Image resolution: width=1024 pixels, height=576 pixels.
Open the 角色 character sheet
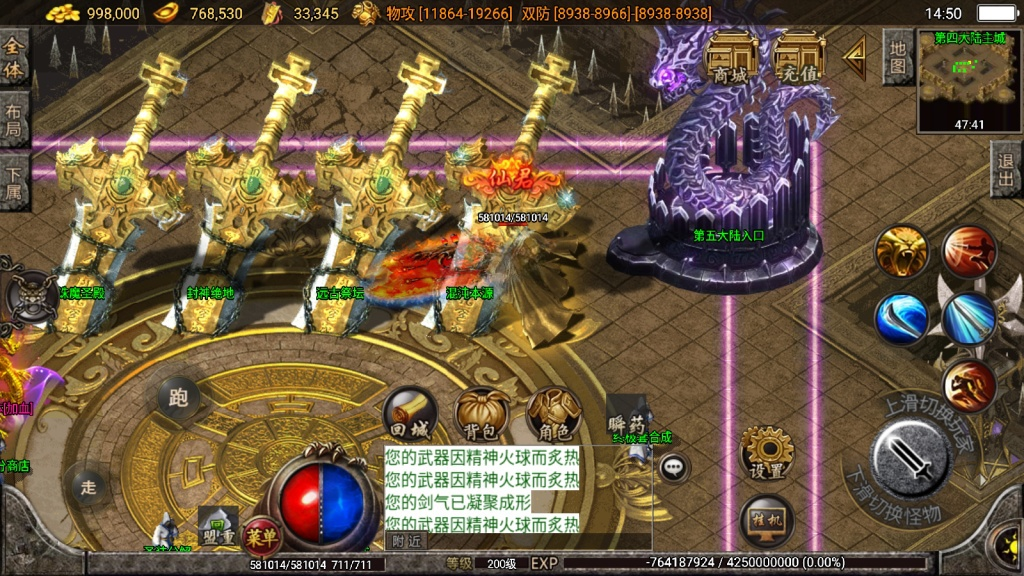pyautogui.click(x=554, y=413)
